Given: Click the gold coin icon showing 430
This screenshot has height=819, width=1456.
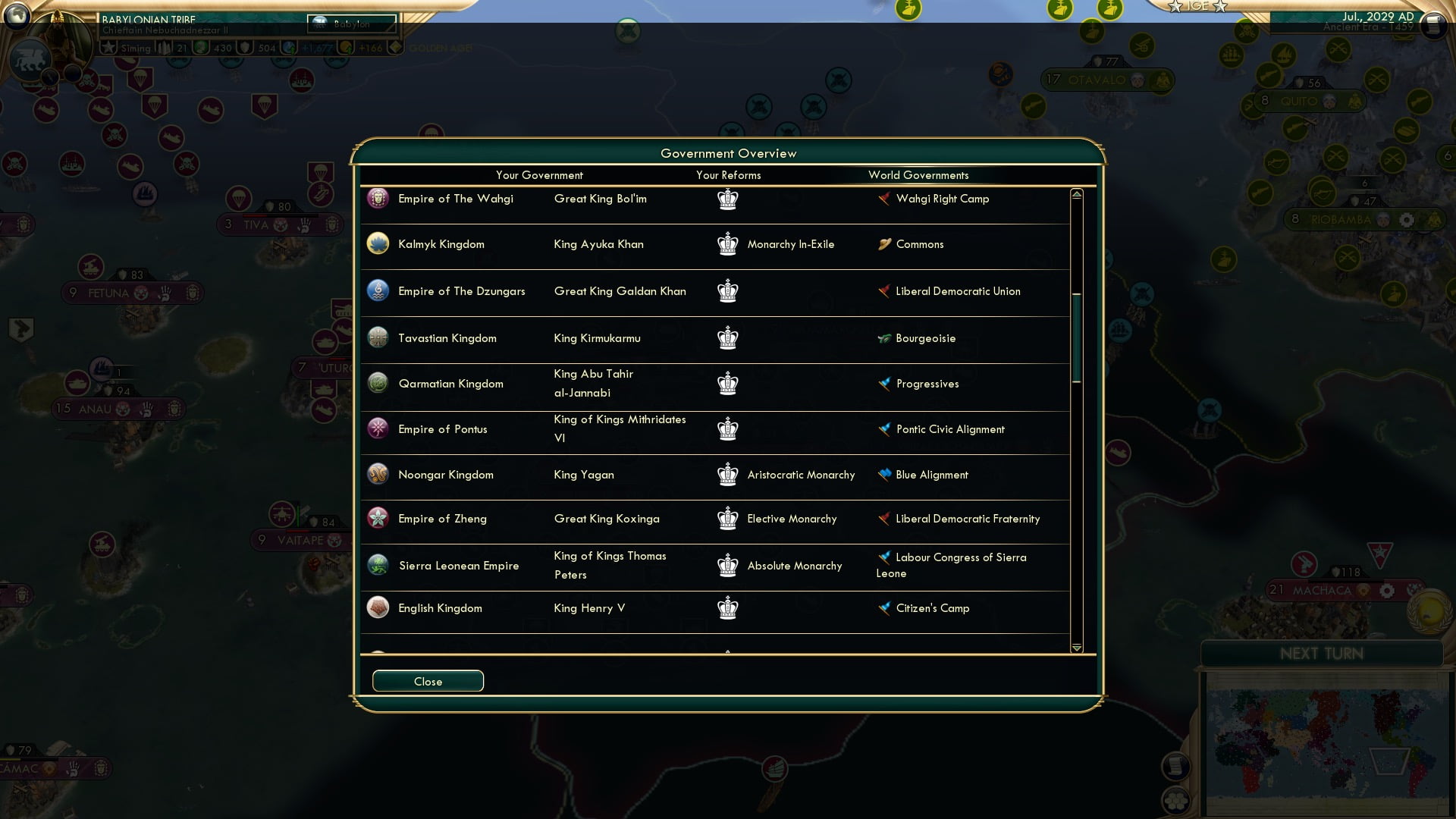Looking at the screenshot, I should pos(202,48).
